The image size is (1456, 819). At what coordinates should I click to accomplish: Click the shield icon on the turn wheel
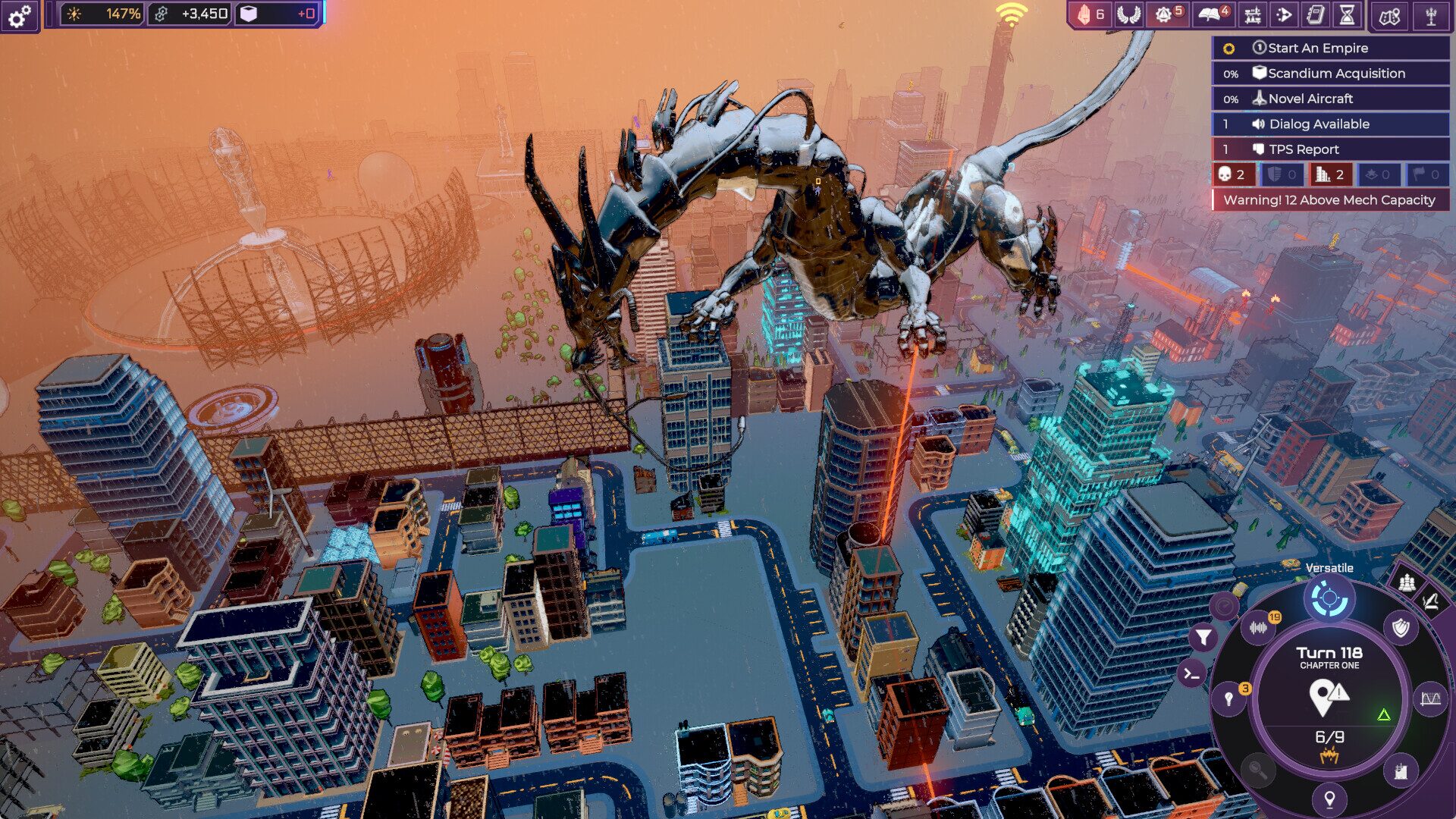tap(1400, 627)
